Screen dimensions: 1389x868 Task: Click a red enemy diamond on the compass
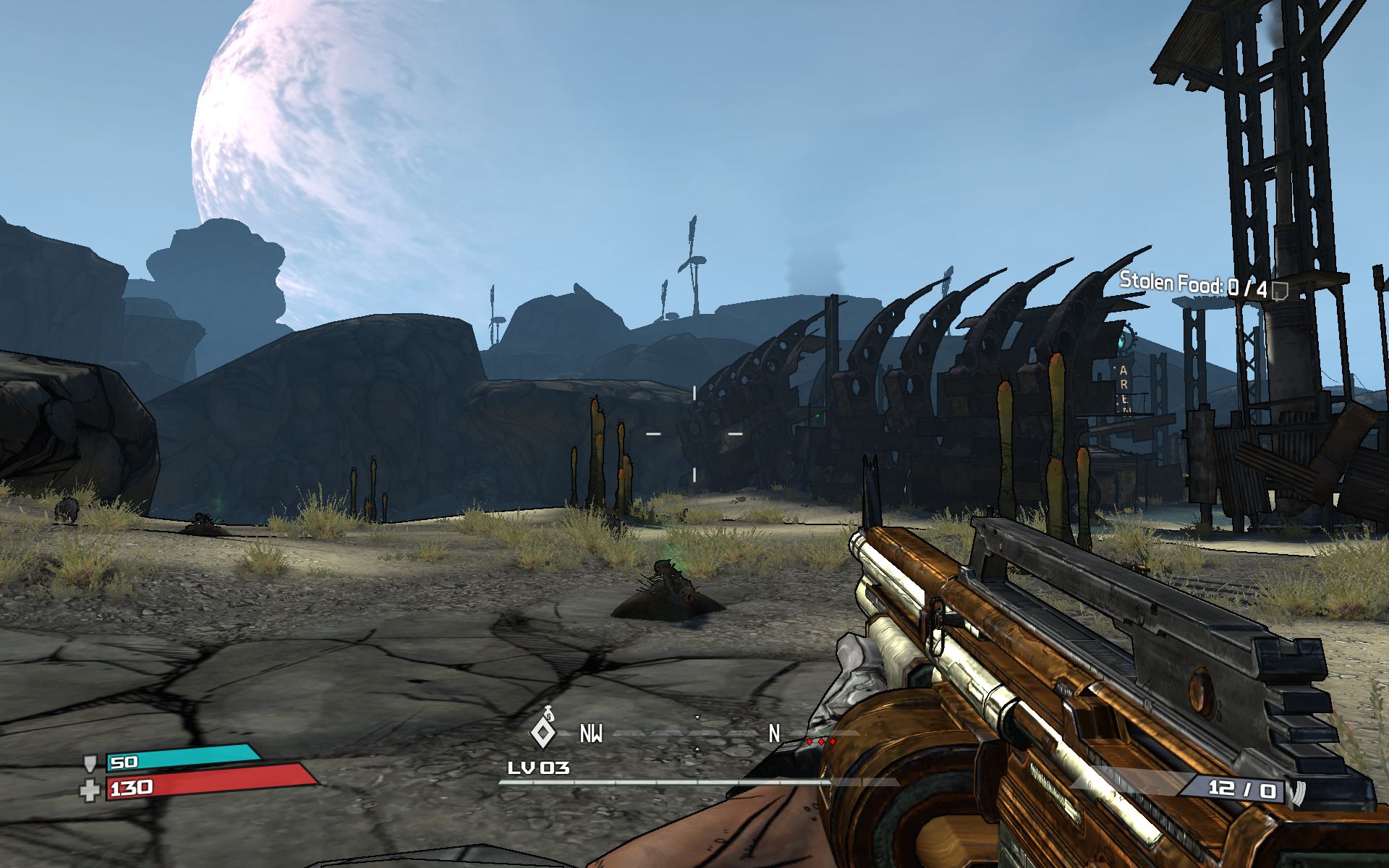click(x=821, y=741)
